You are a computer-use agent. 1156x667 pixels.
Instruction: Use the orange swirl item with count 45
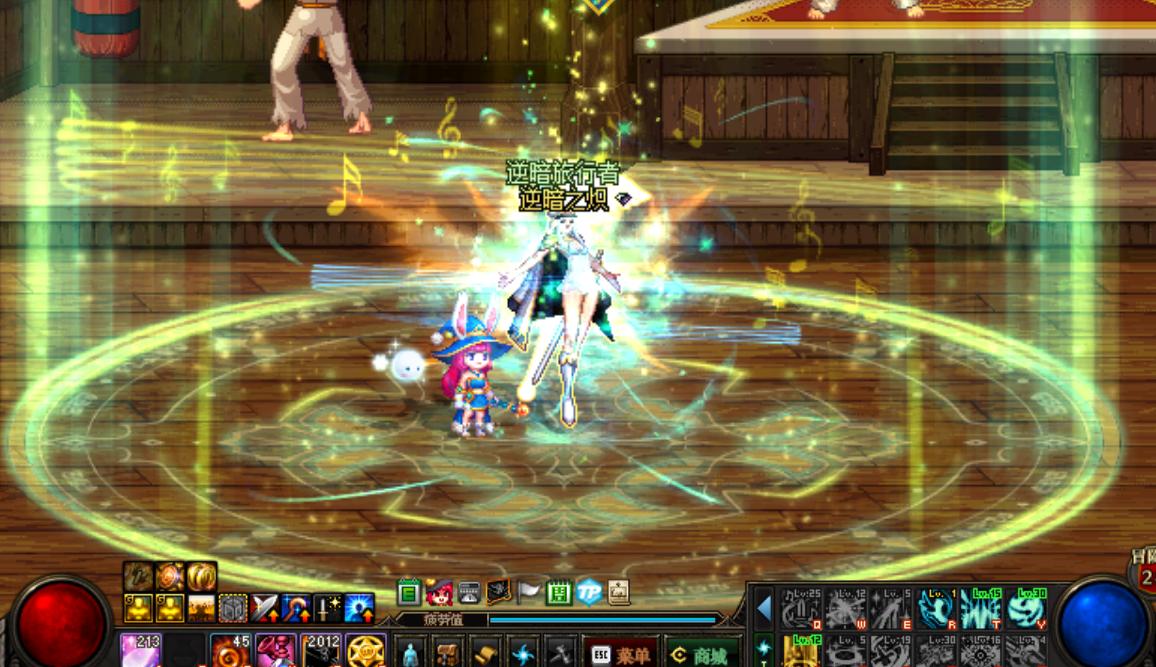click(230, 651)
